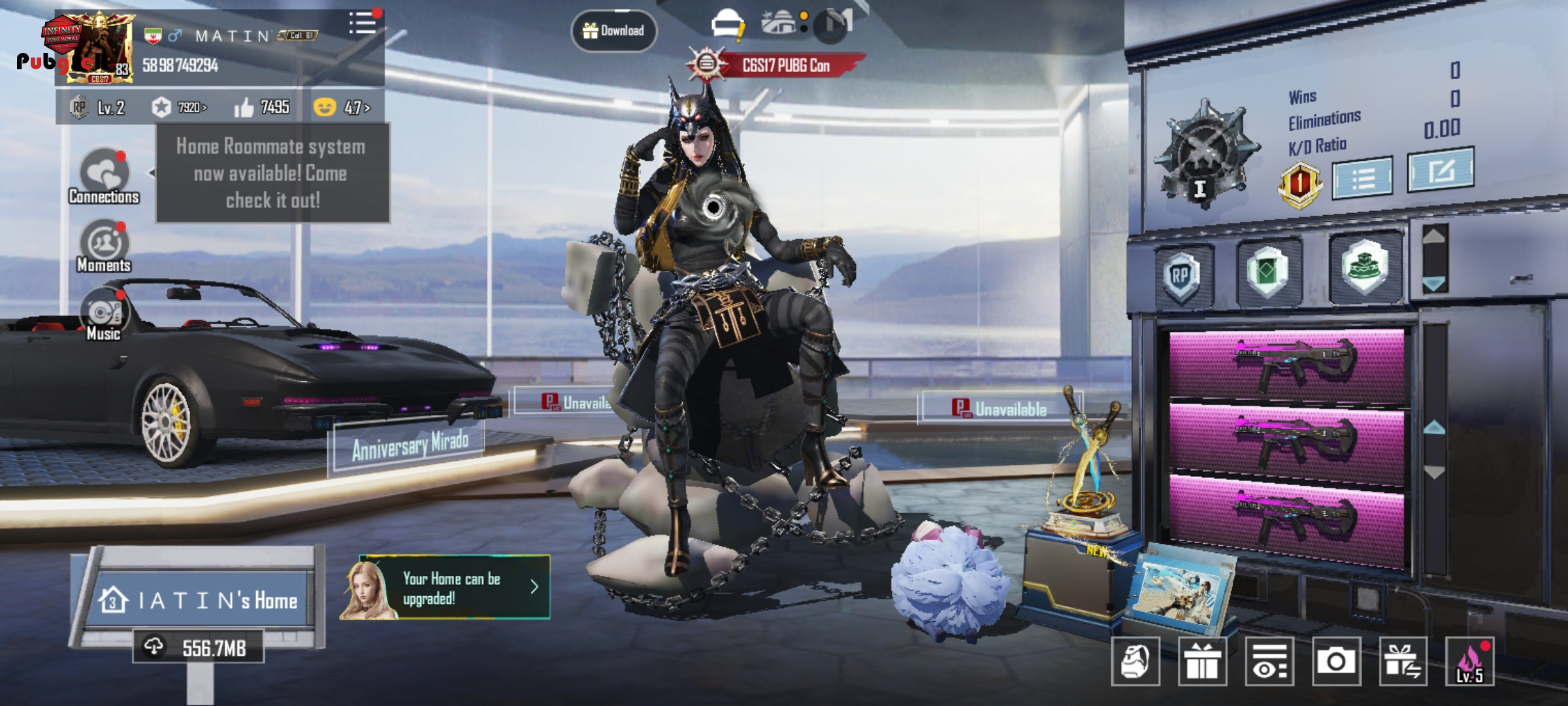Open the eye visibility settings icon
The width and height of the screenshot is (1568, 706).
1269,662
